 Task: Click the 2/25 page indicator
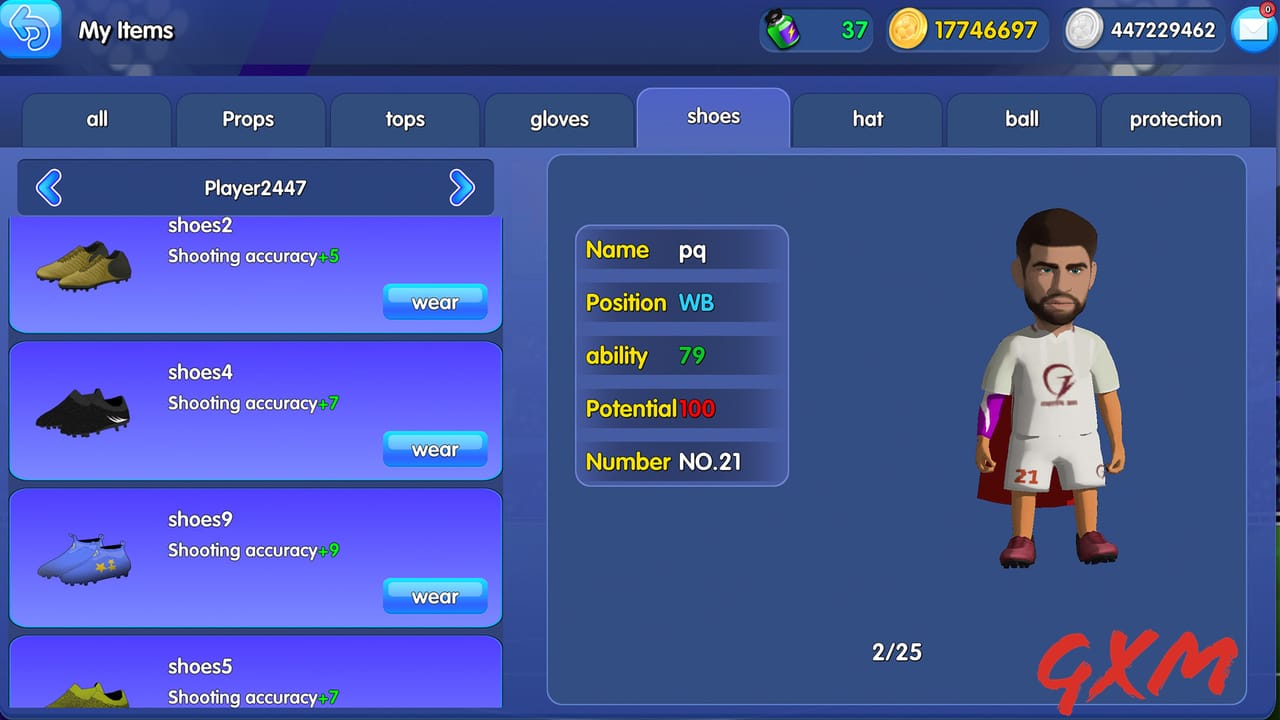[897, 651]
